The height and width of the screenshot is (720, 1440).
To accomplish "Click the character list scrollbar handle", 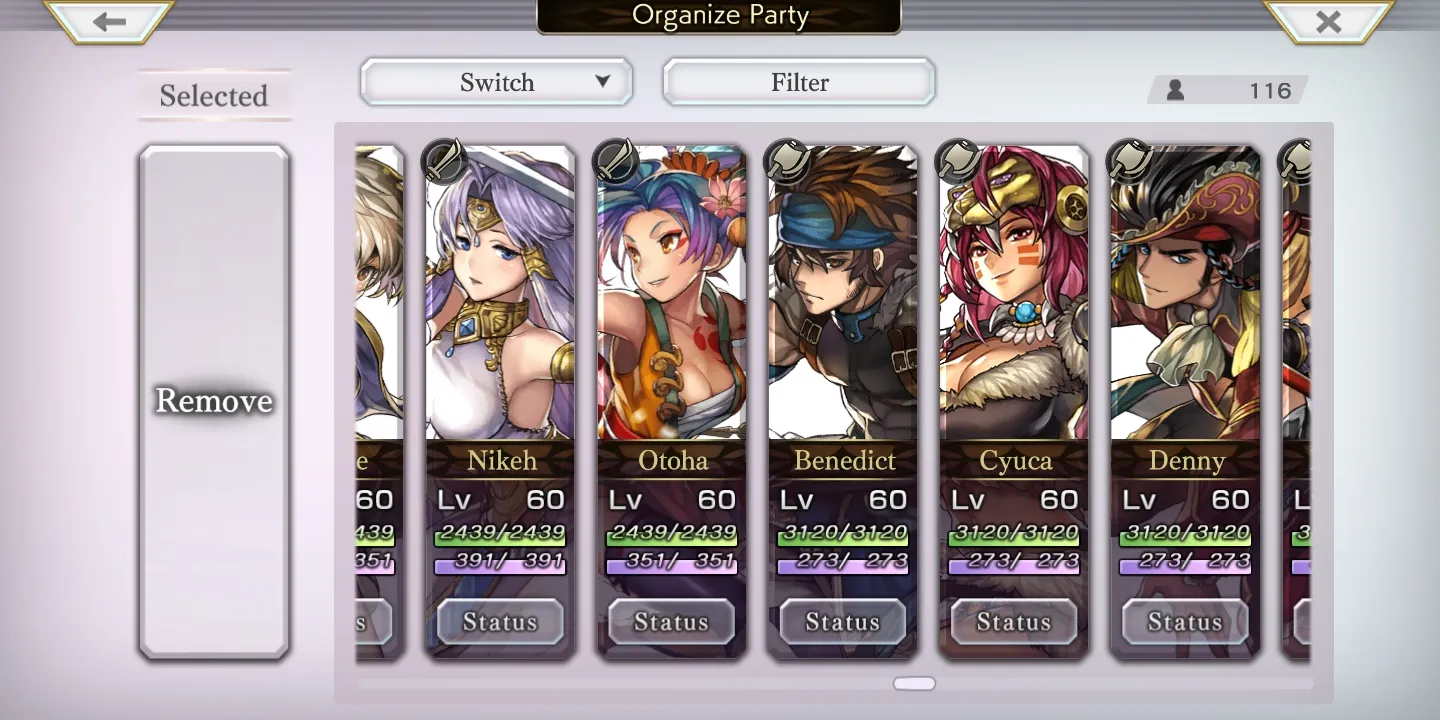I will pyautogui.click(x=914, y=684).
